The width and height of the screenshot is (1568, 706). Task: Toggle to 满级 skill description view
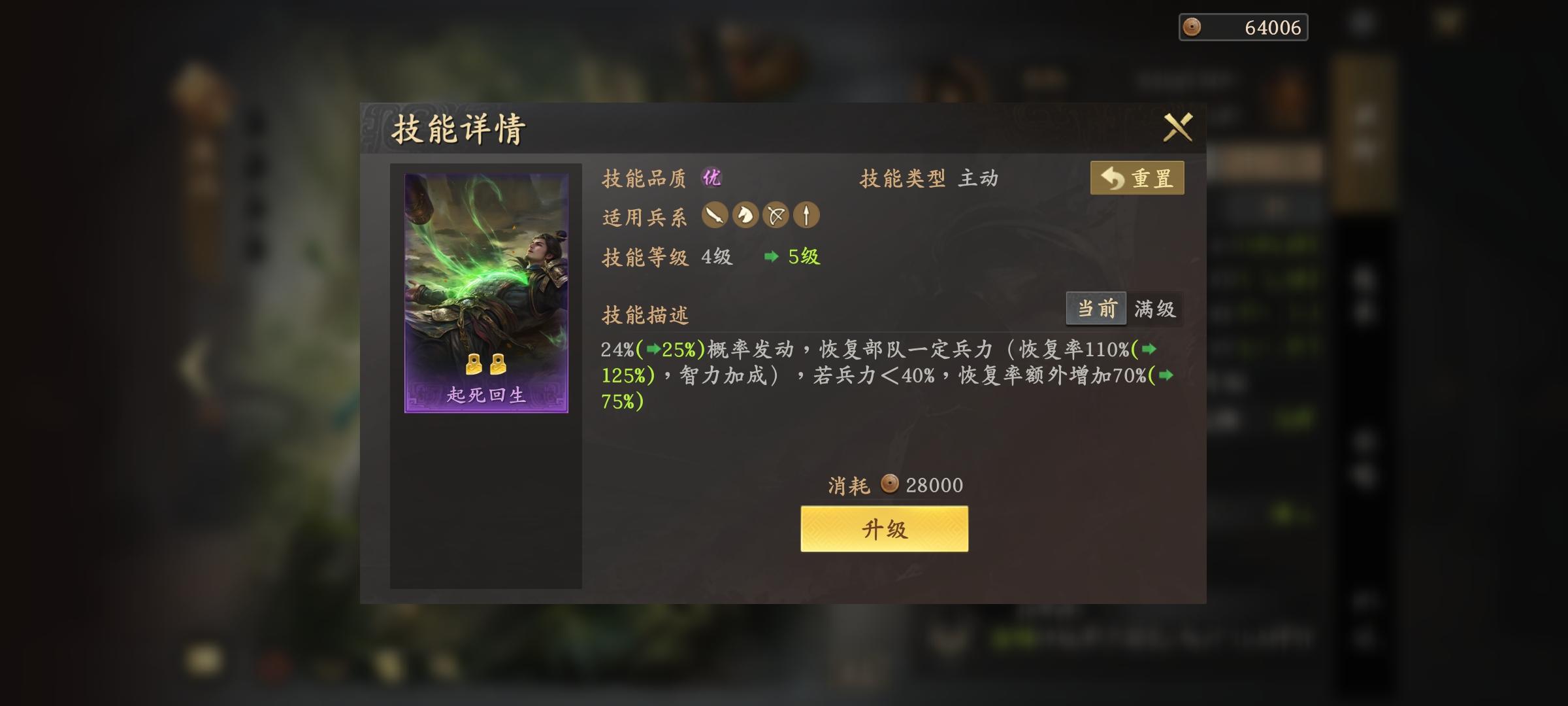pyautogui.click(x=1156, y=309)
